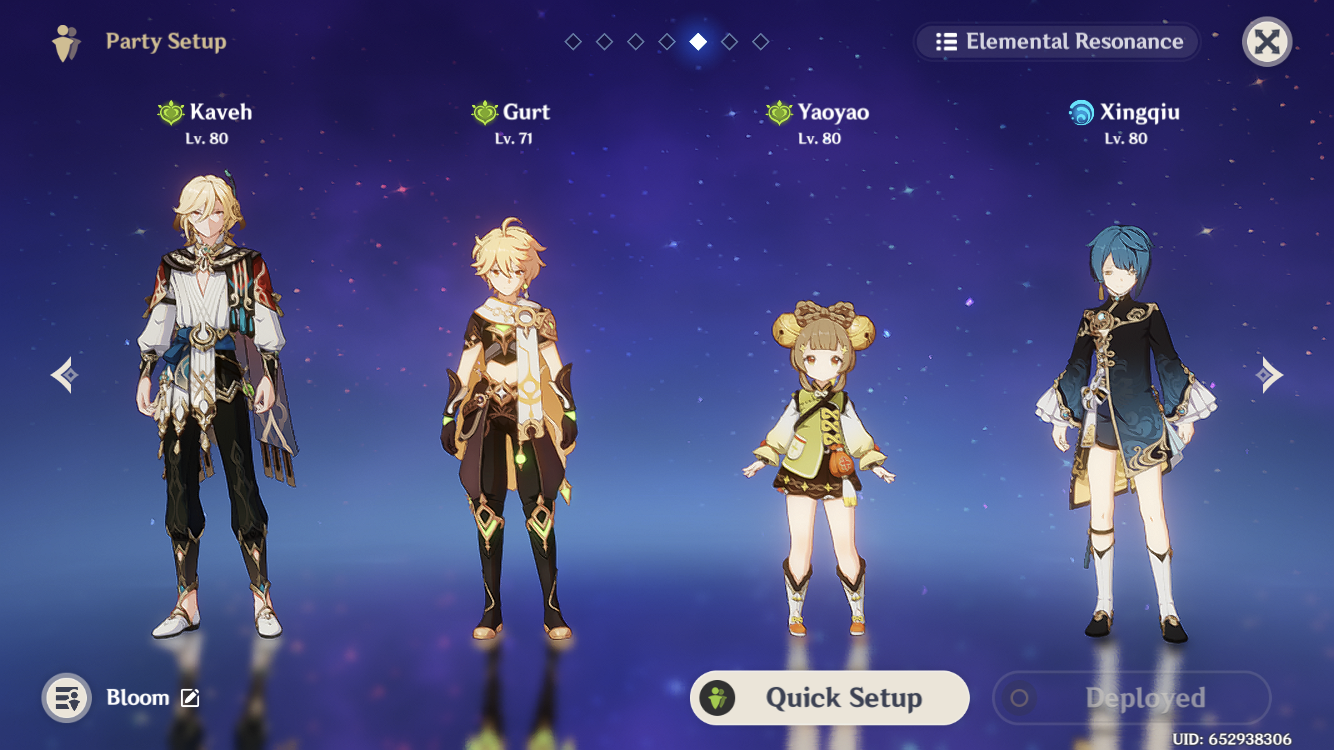
Task: Click the party list icon bottom left
Action: coord(66,697)
